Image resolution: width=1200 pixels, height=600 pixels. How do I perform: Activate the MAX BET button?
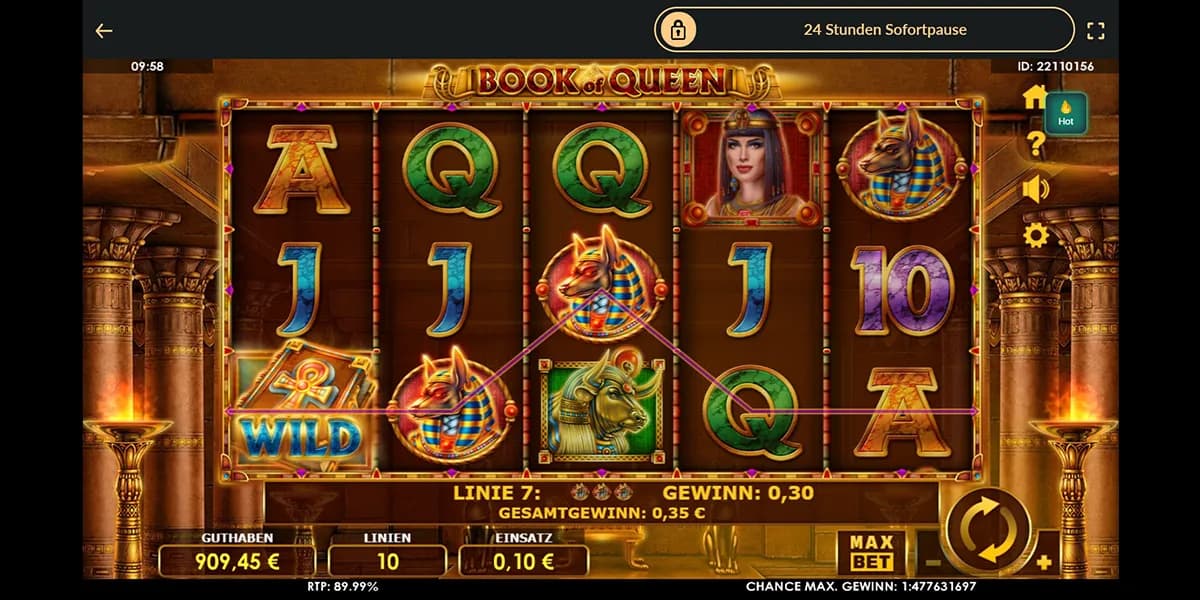click(x=871, y=551)
